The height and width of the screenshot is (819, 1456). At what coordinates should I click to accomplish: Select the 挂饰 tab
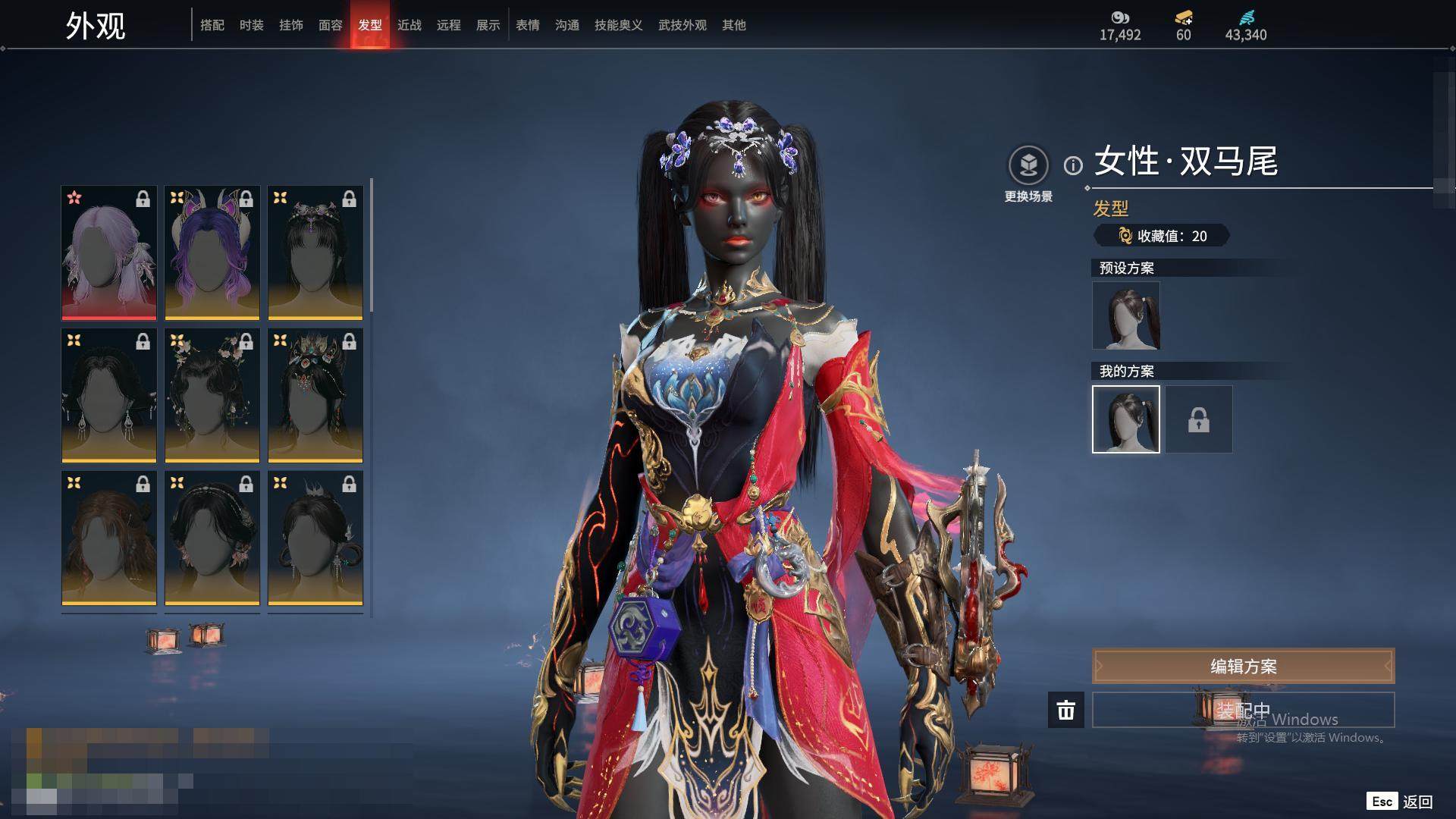point(291,25)
